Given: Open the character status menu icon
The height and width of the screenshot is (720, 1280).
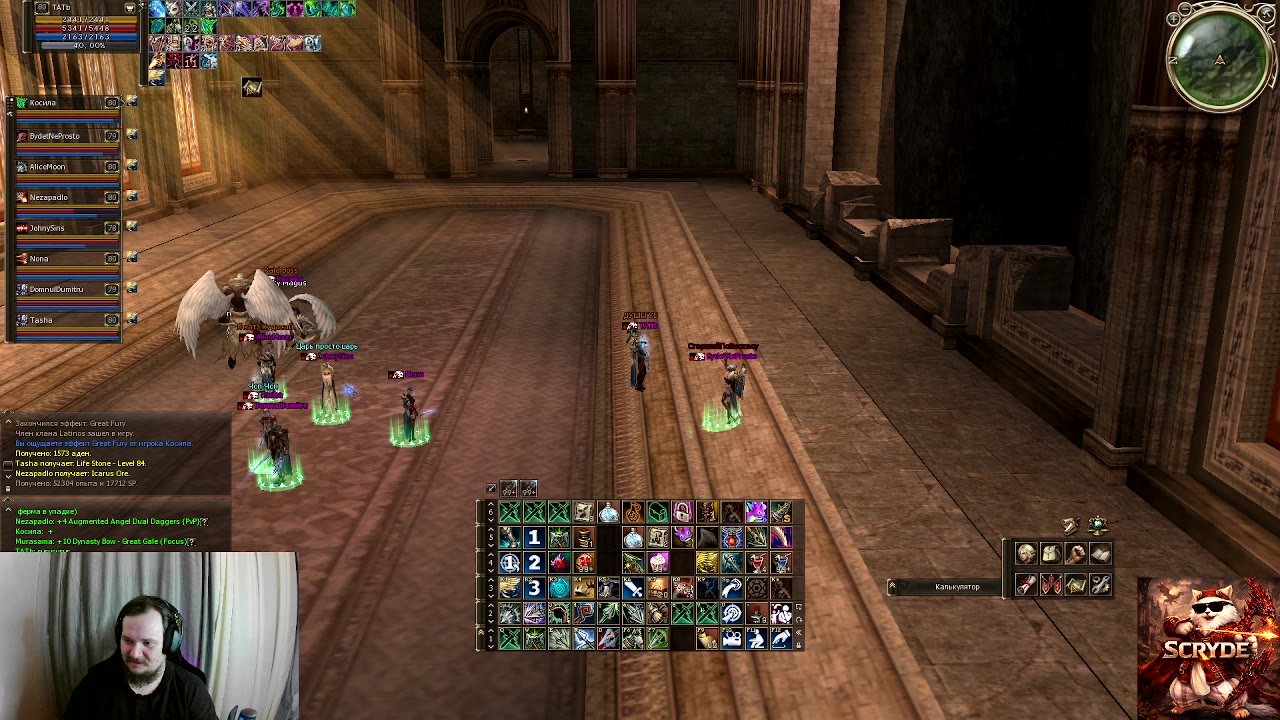Looking at the screenshot, I should (x=1026, y=554).
